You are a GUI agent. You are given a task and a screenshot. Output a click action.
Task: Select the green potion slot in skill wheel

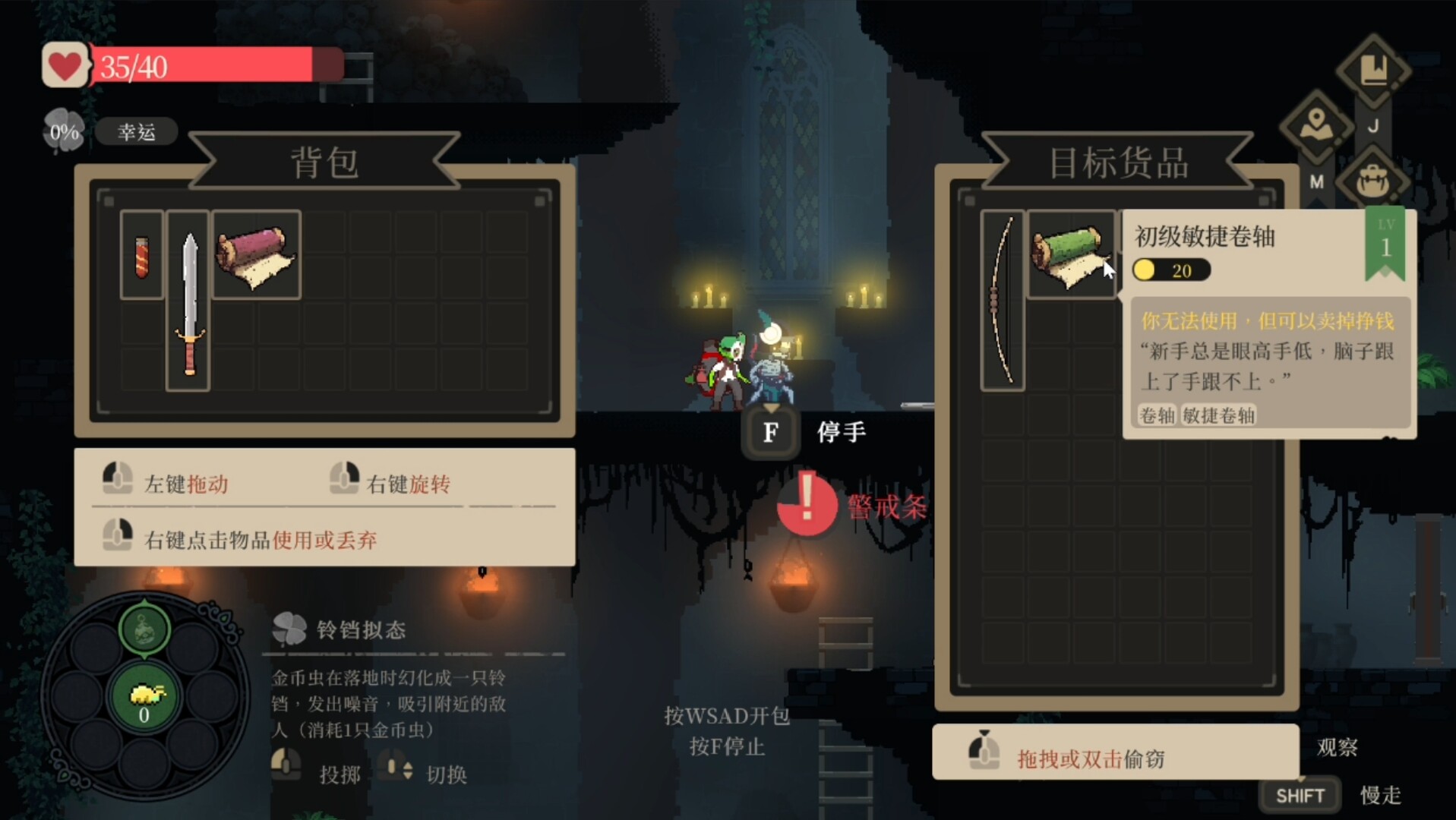[144, 629]
